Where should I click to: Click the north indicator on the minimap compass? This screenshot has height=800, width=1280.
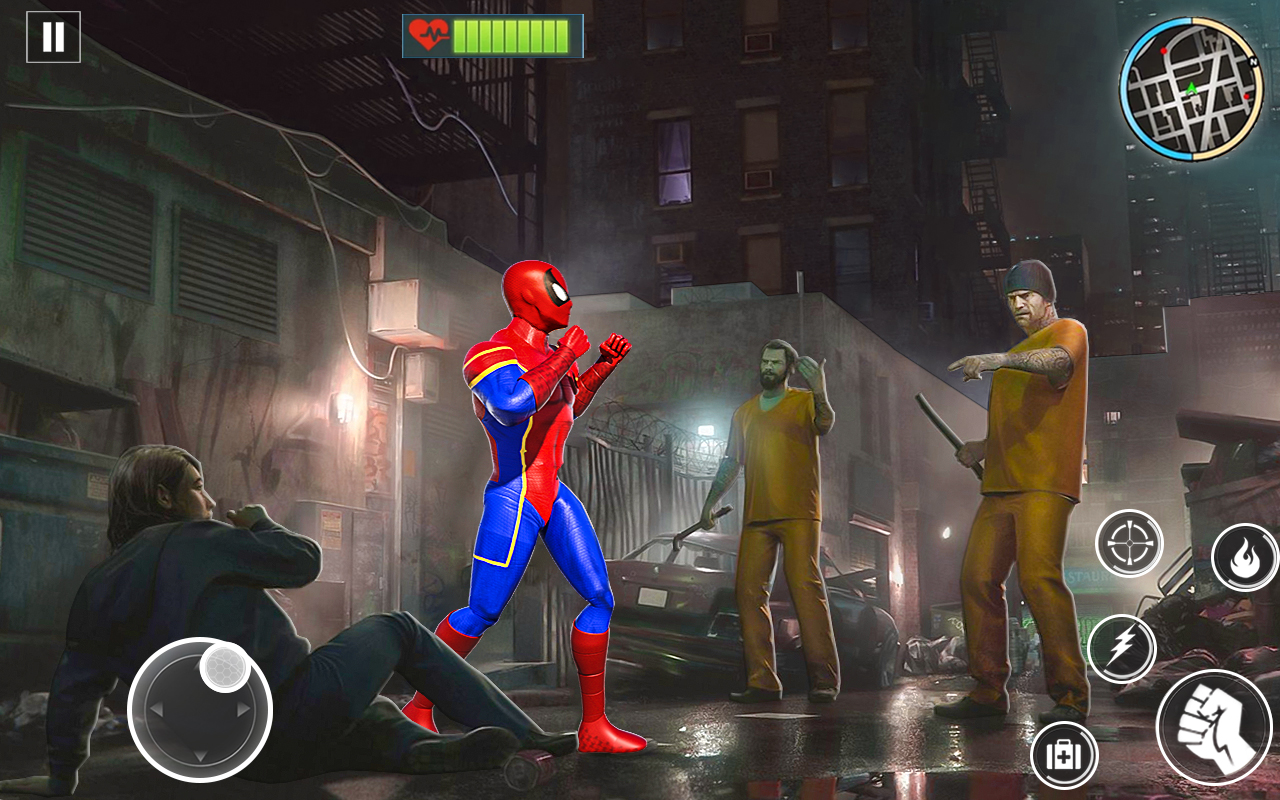point(1252,62)
